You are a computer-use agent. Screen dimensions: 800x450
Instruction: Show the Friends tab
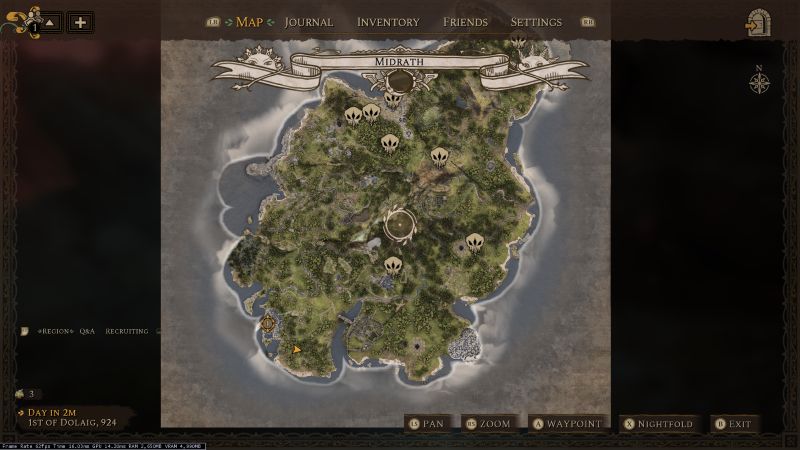(465, 22)
